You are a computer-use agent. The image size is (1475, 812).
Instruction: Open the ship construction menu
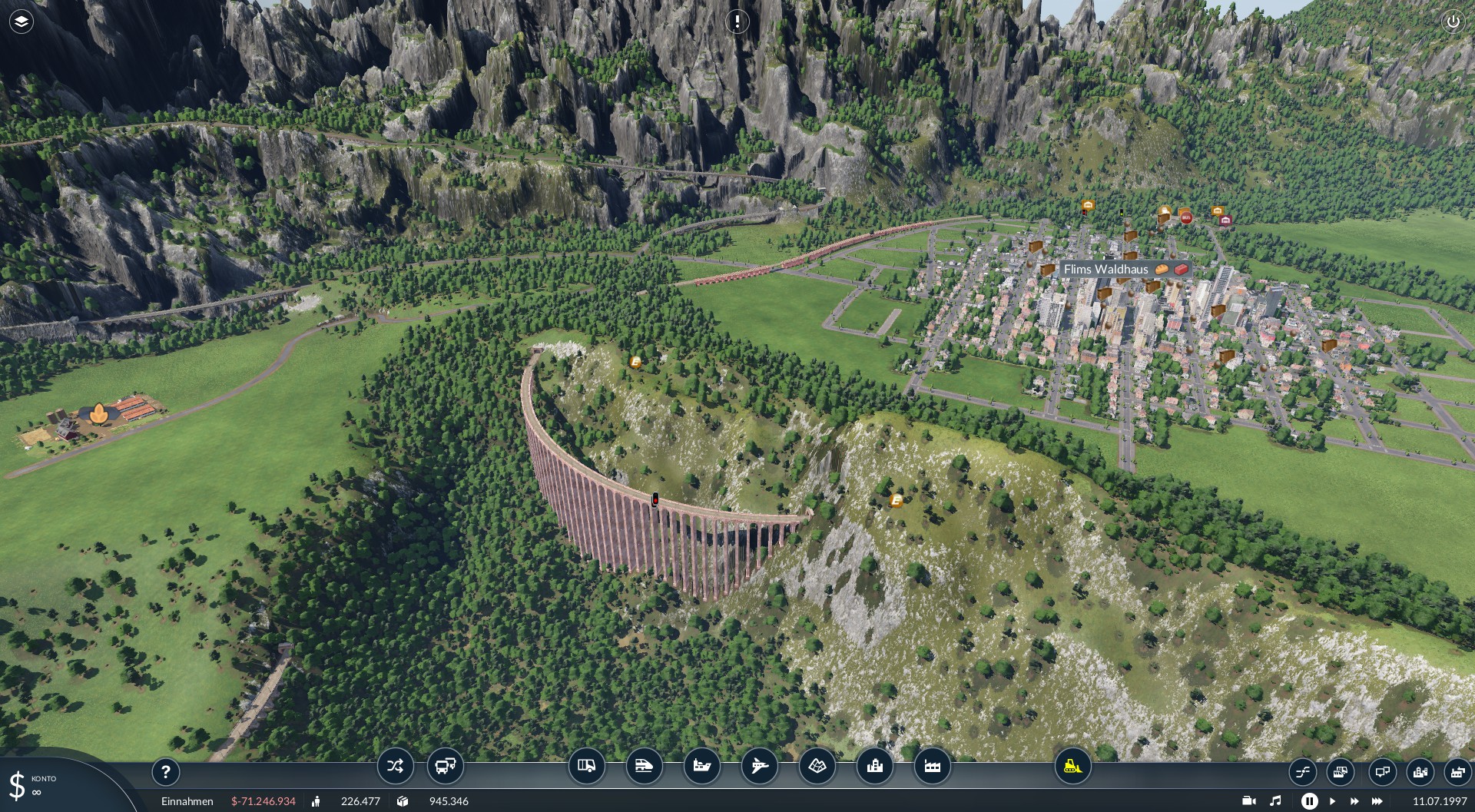tap(702, 766)
